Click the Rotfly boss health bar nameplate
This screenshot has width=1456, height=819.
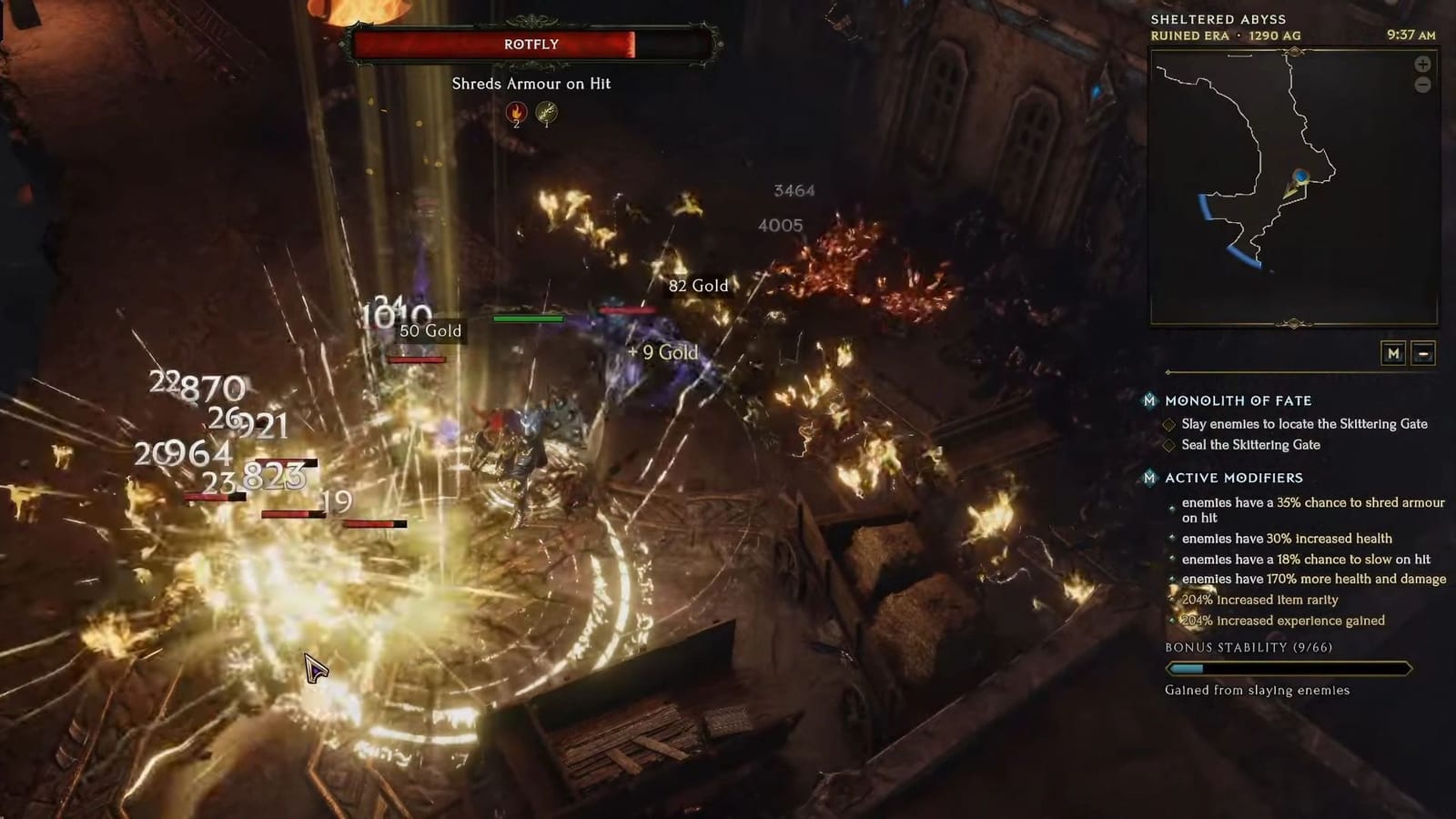click(531, 43)
